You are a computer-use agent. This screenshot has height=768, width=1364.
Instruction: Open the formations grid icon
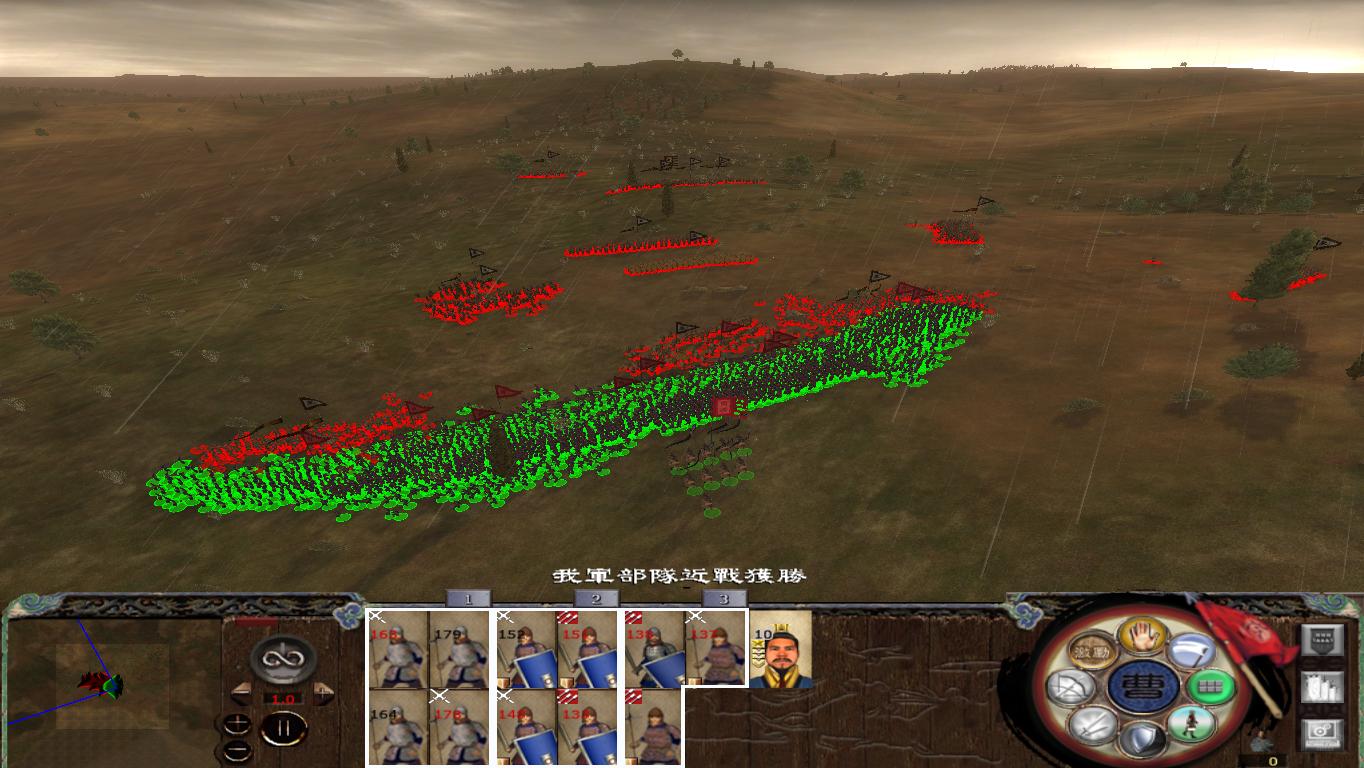pyautogui.click(x=1210, y=685)
